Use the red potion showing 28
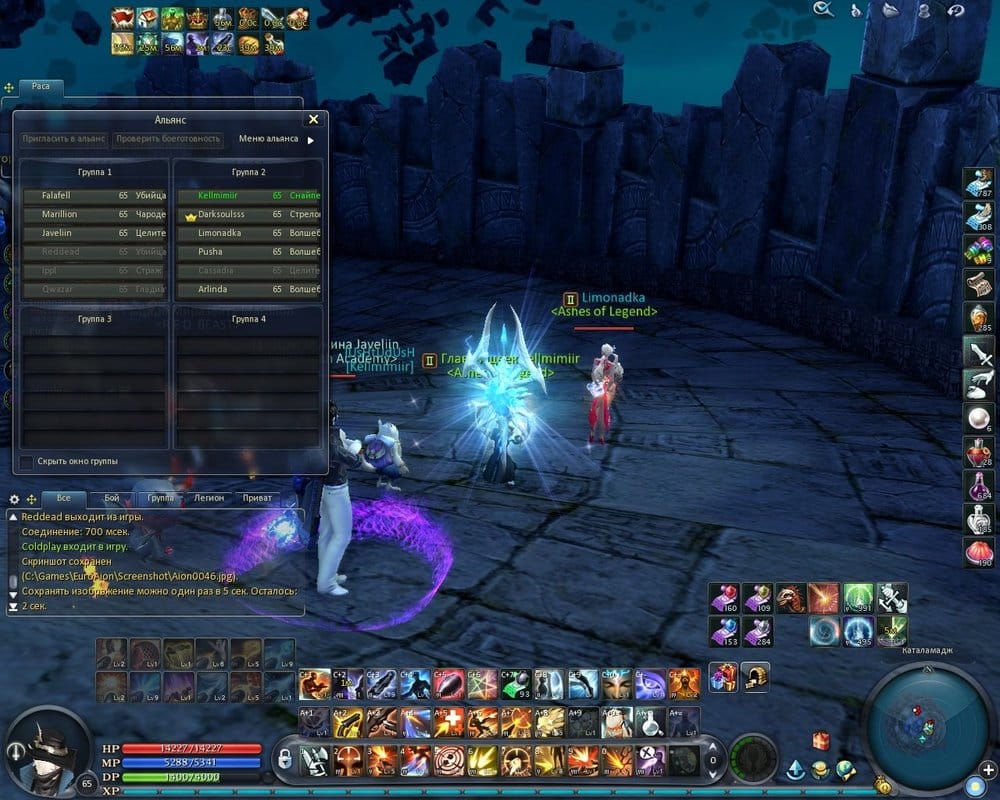Image resolution: width=1000 pixels, height=800 pixels. [977, 454]
